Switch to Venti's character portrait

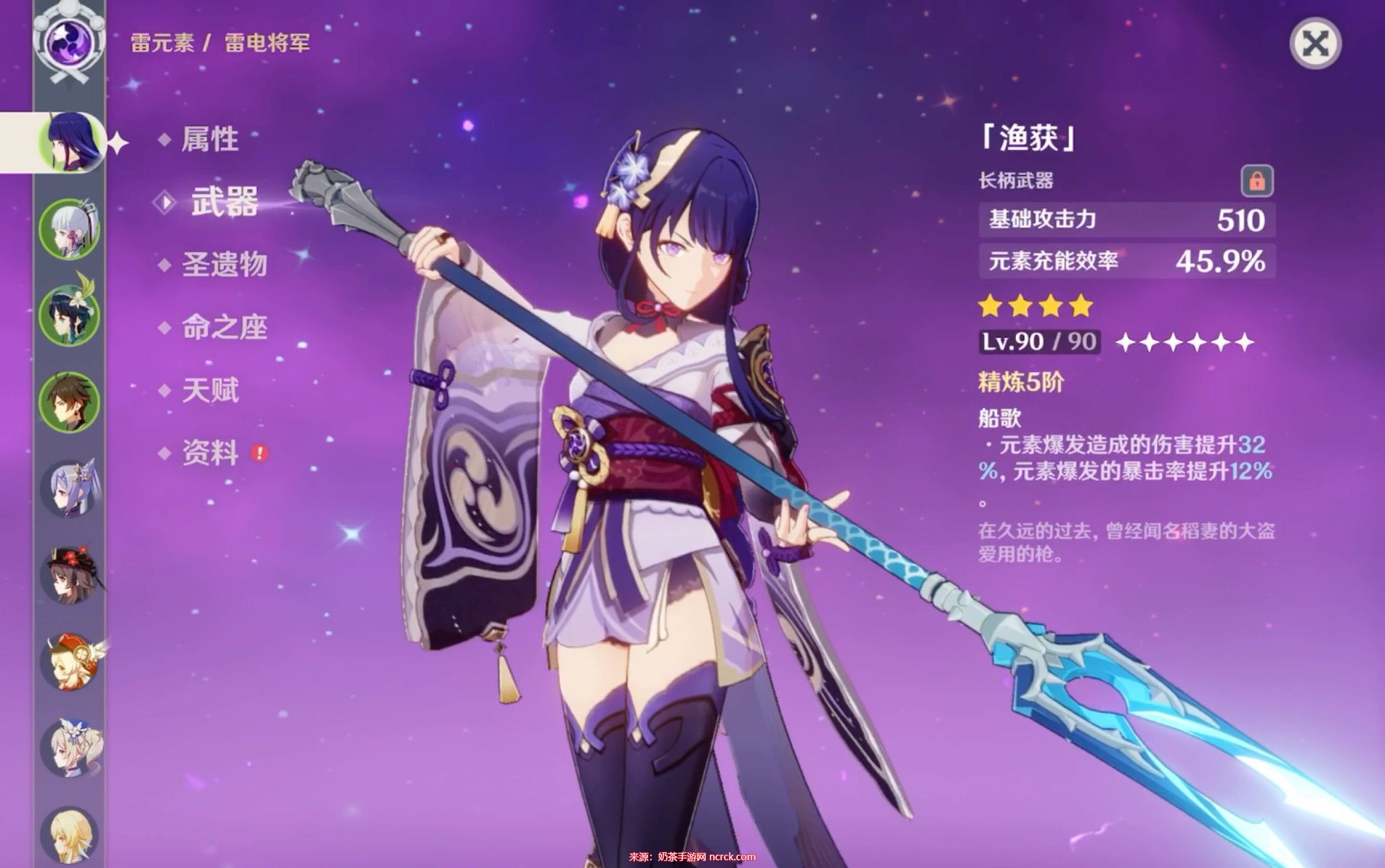(69, 314)
